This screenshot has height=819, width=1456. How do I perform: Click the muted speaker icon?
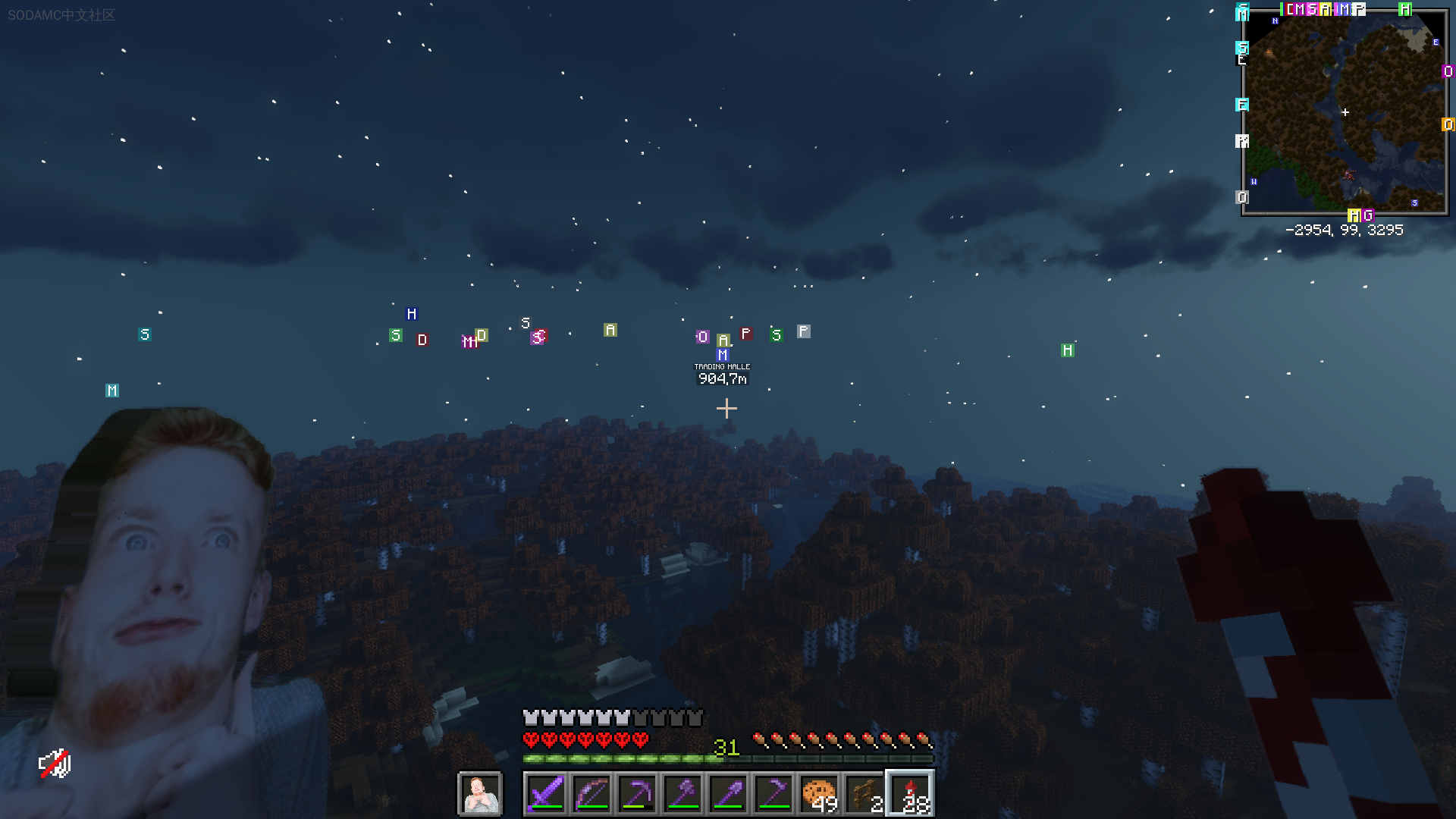[55, 764]
